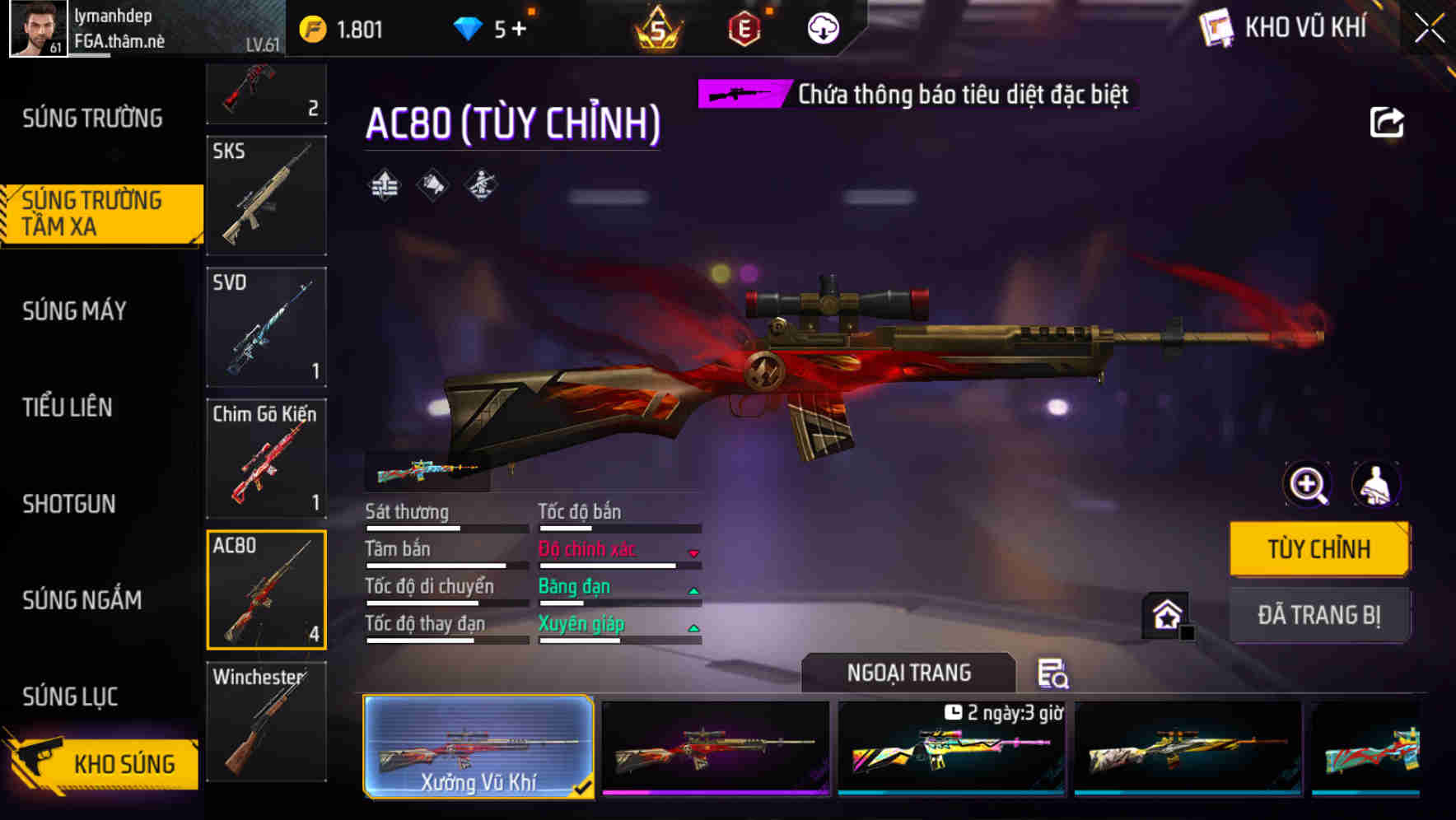Click the gold rank 5 crown icon
Screen dimensions: 1456x820
pos(659,27)
